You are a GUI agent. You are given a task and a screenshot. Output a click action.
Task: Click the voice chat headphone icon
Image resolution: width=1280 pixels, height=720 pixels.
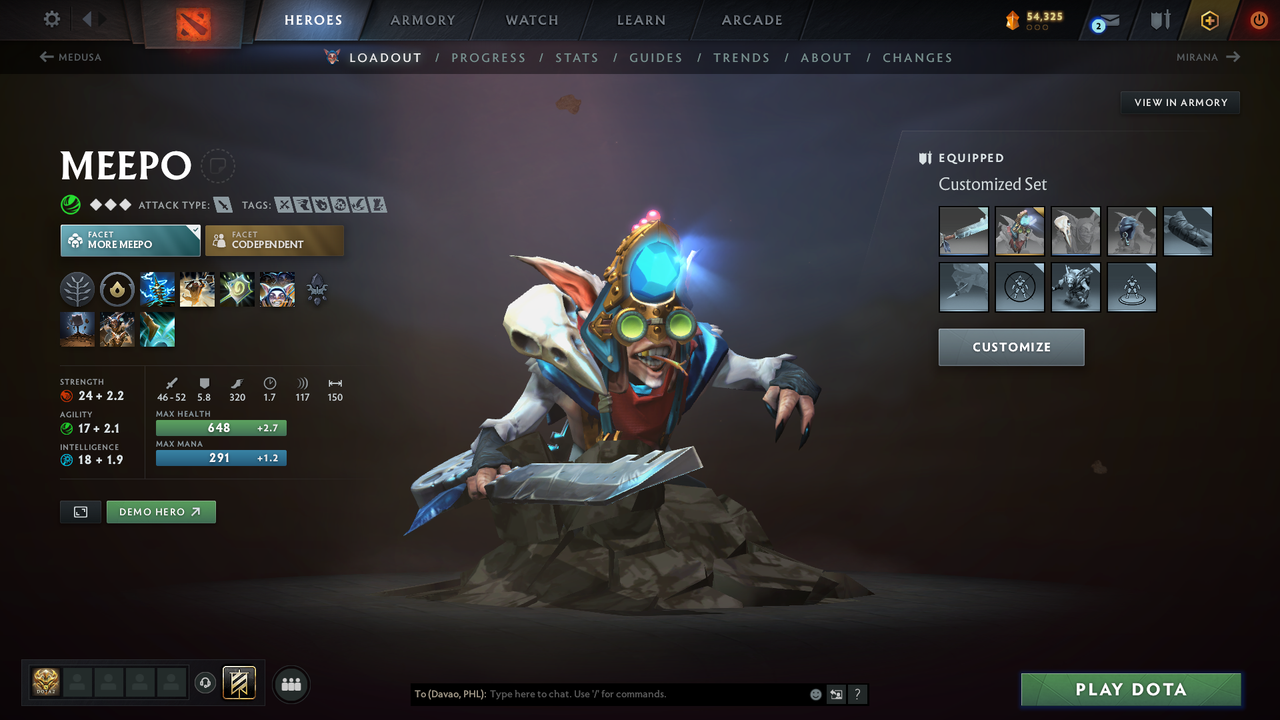pos(207,683)
